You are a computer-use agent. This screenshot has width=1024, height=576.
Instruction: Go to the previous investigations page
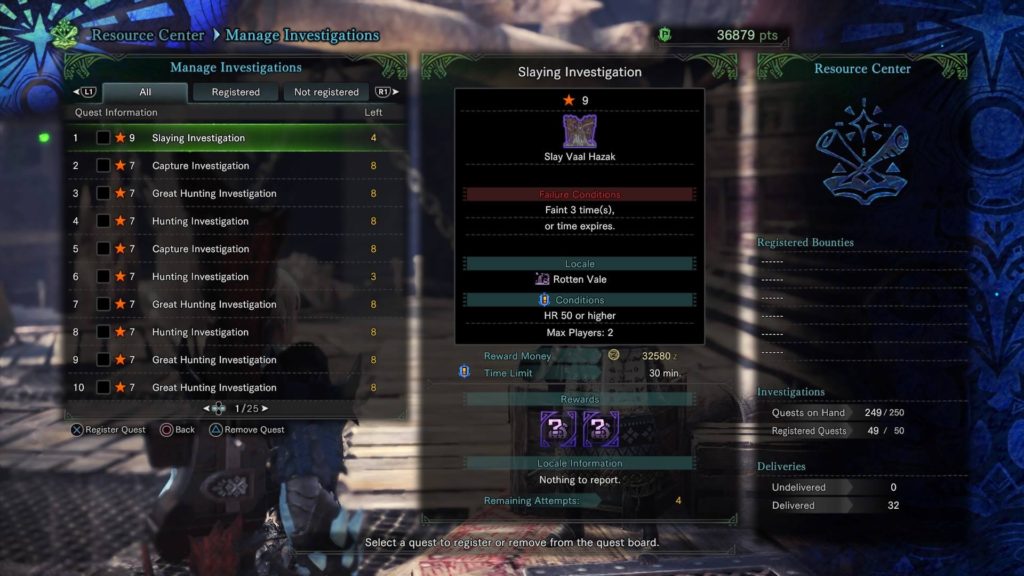[x=206, y=408]
